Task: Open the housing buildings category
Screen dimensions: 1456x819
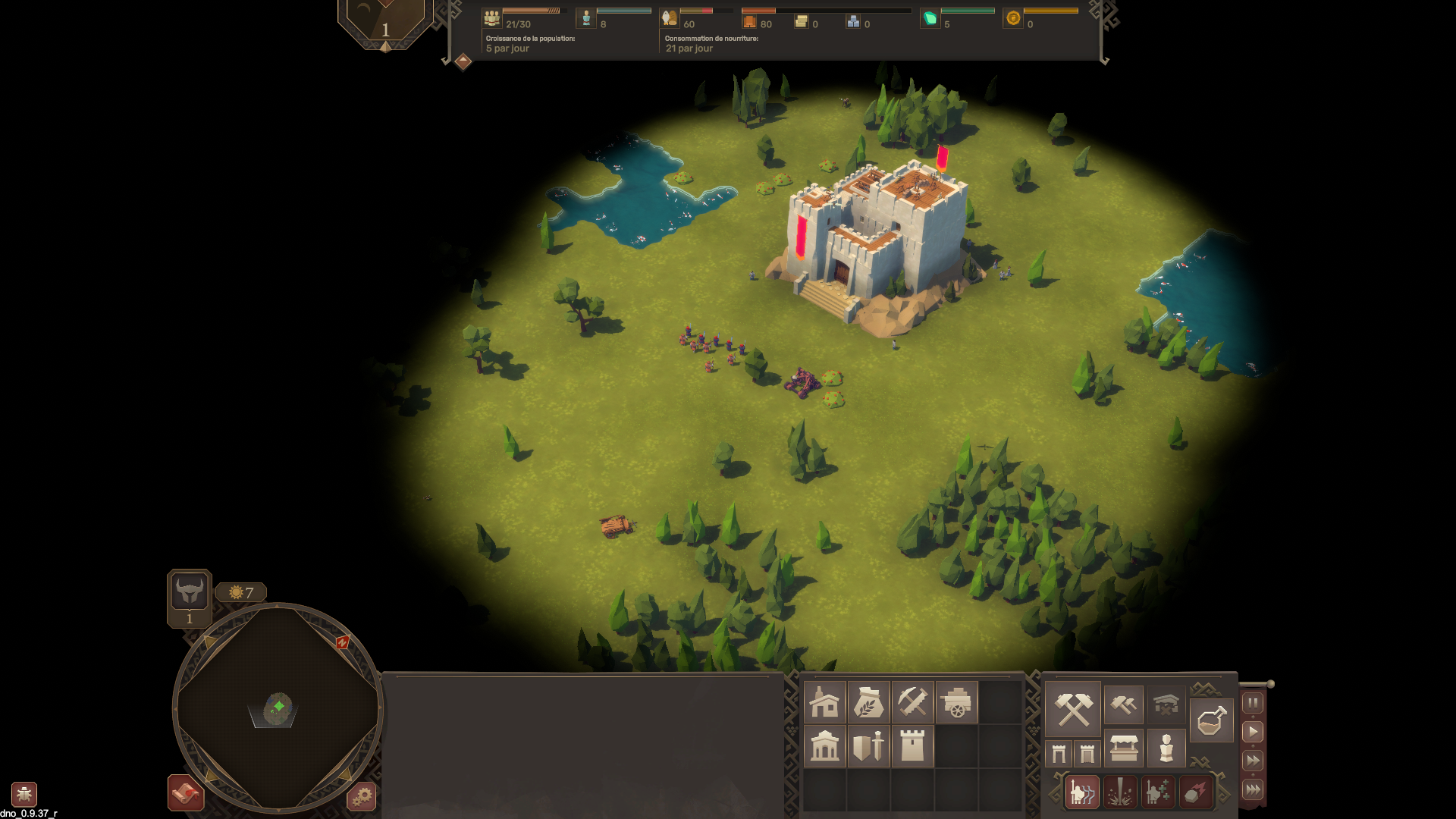Action: (824, 702)
